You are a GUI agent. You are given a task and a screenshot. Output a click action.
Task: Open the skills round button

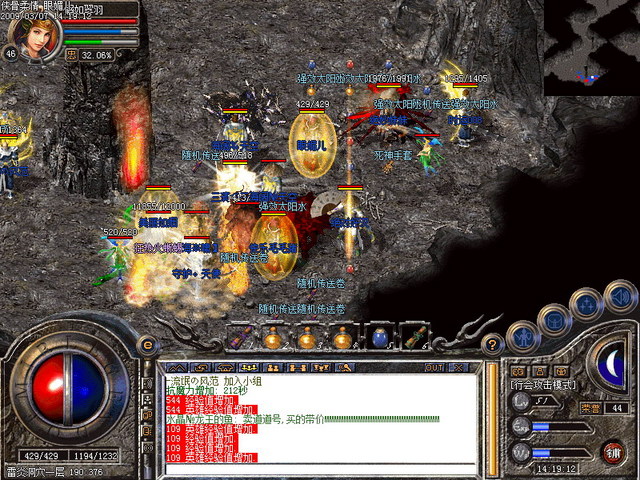pyautogui.click(x=587, y=302)
